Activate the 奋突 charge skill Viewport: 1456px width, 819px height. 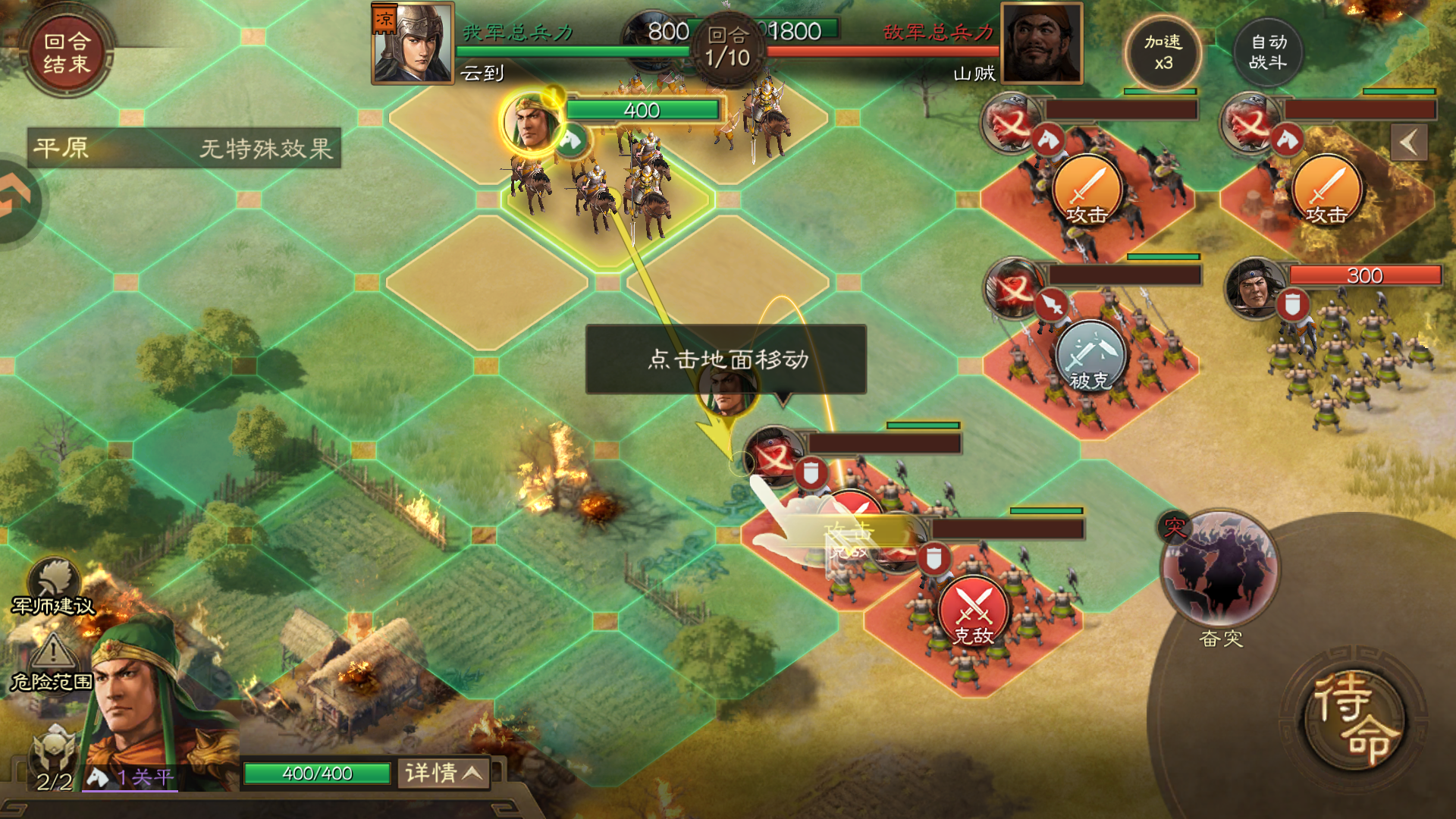pyautogui.click(x=1220, y=570)
